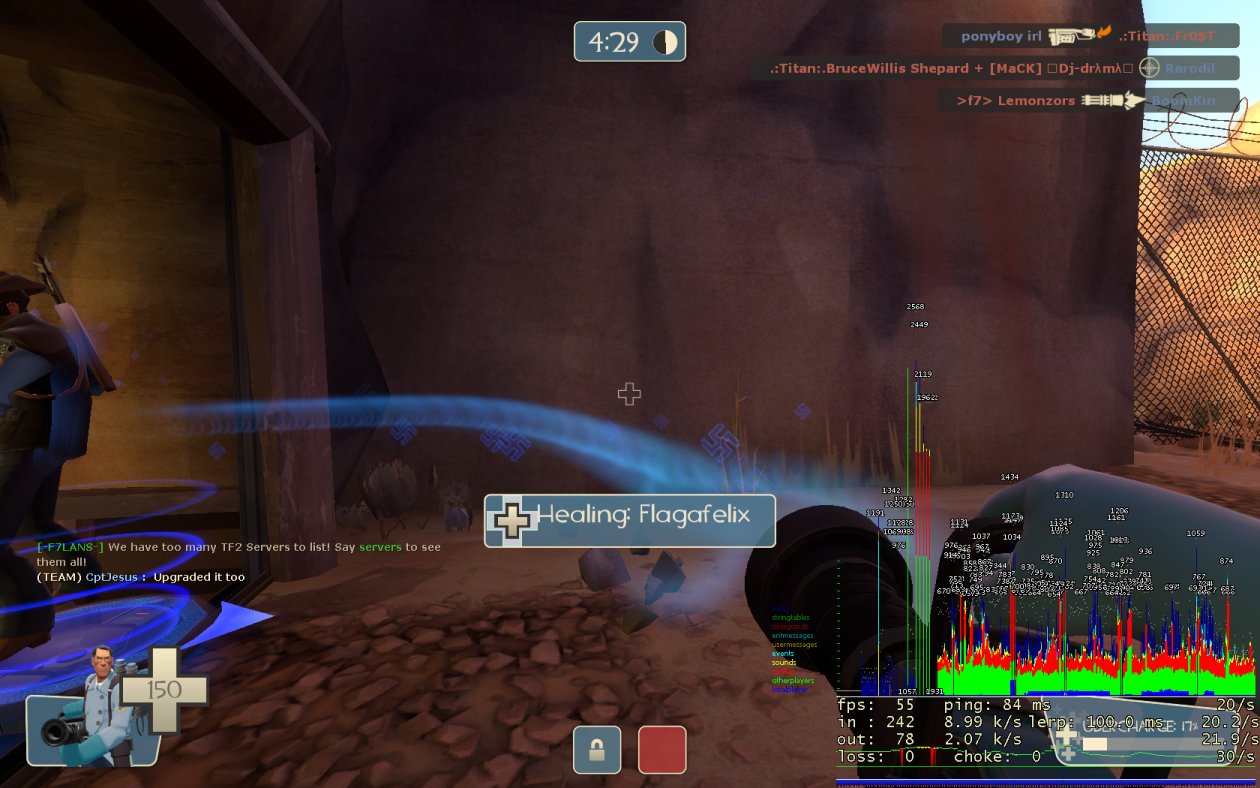Select the Lemonzors kill feed entry
The width and height of the screenshot is (1260, 788).
(x=1088, y=101)
